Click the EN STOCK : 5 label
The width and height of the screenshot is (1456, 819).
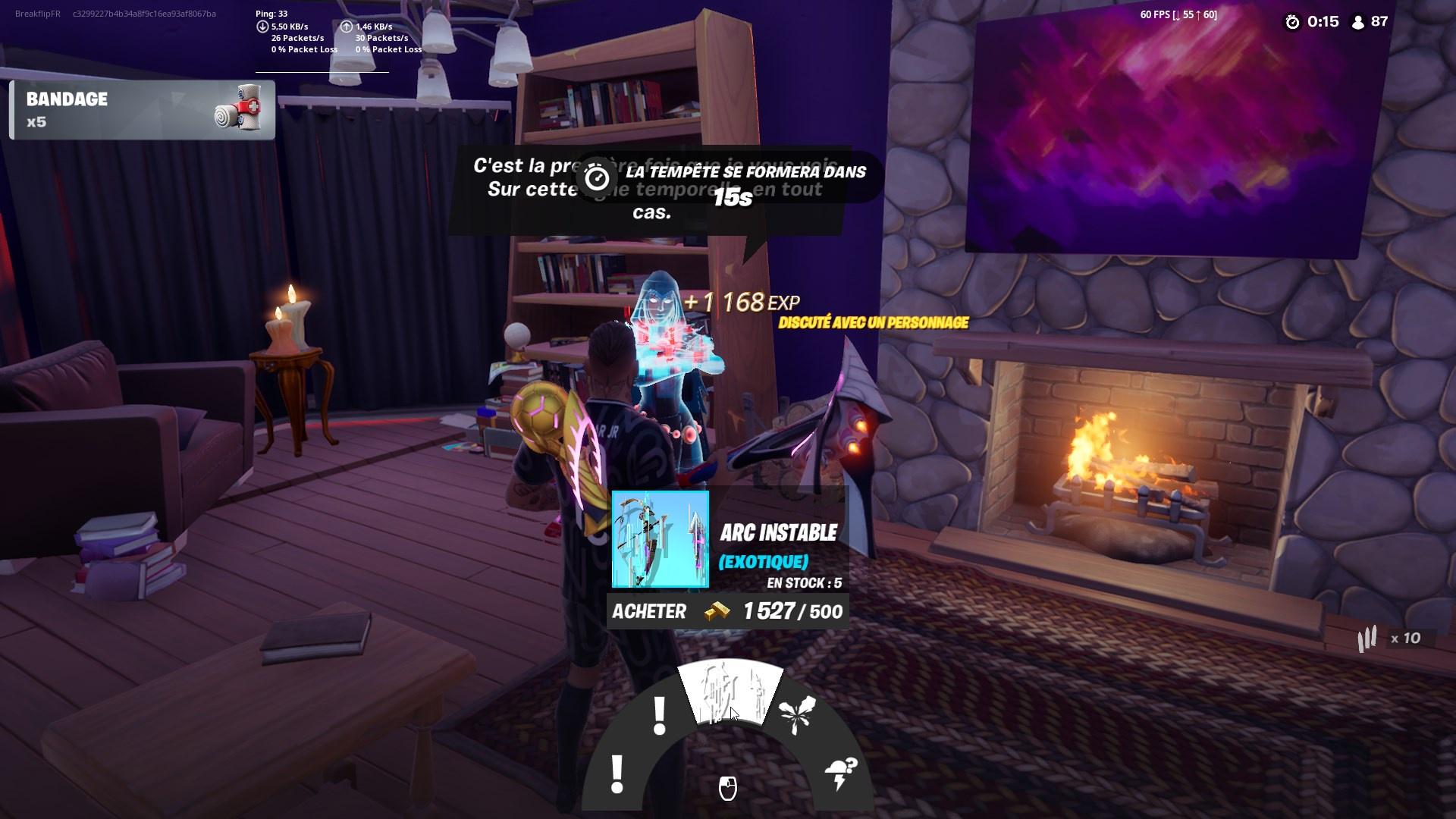[x=807, y=582]
